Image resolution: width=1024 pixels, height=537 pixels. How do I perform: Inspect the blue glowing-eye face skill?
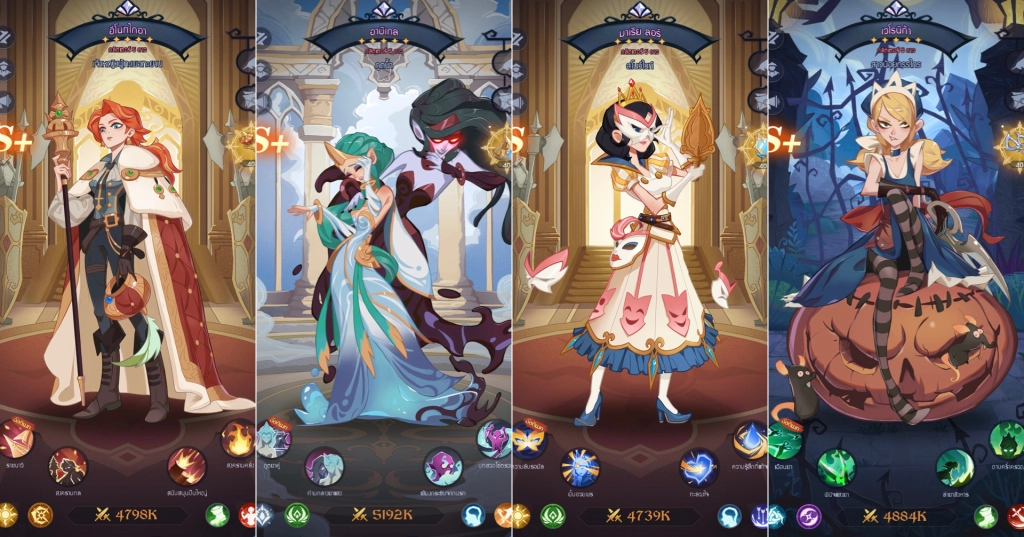[580, 467]
